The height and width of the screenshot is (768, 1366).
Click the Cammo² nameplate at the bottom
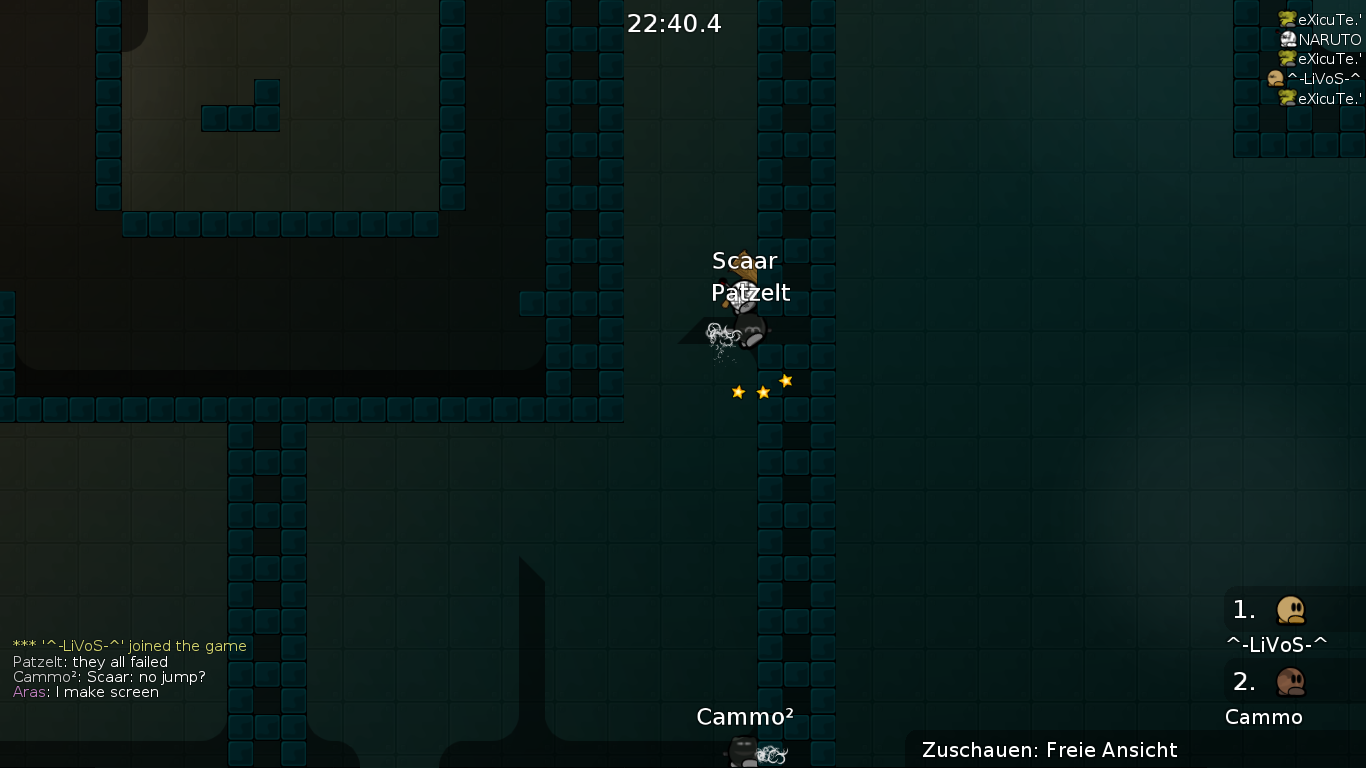pyautogui.click(x=743, y=717)
